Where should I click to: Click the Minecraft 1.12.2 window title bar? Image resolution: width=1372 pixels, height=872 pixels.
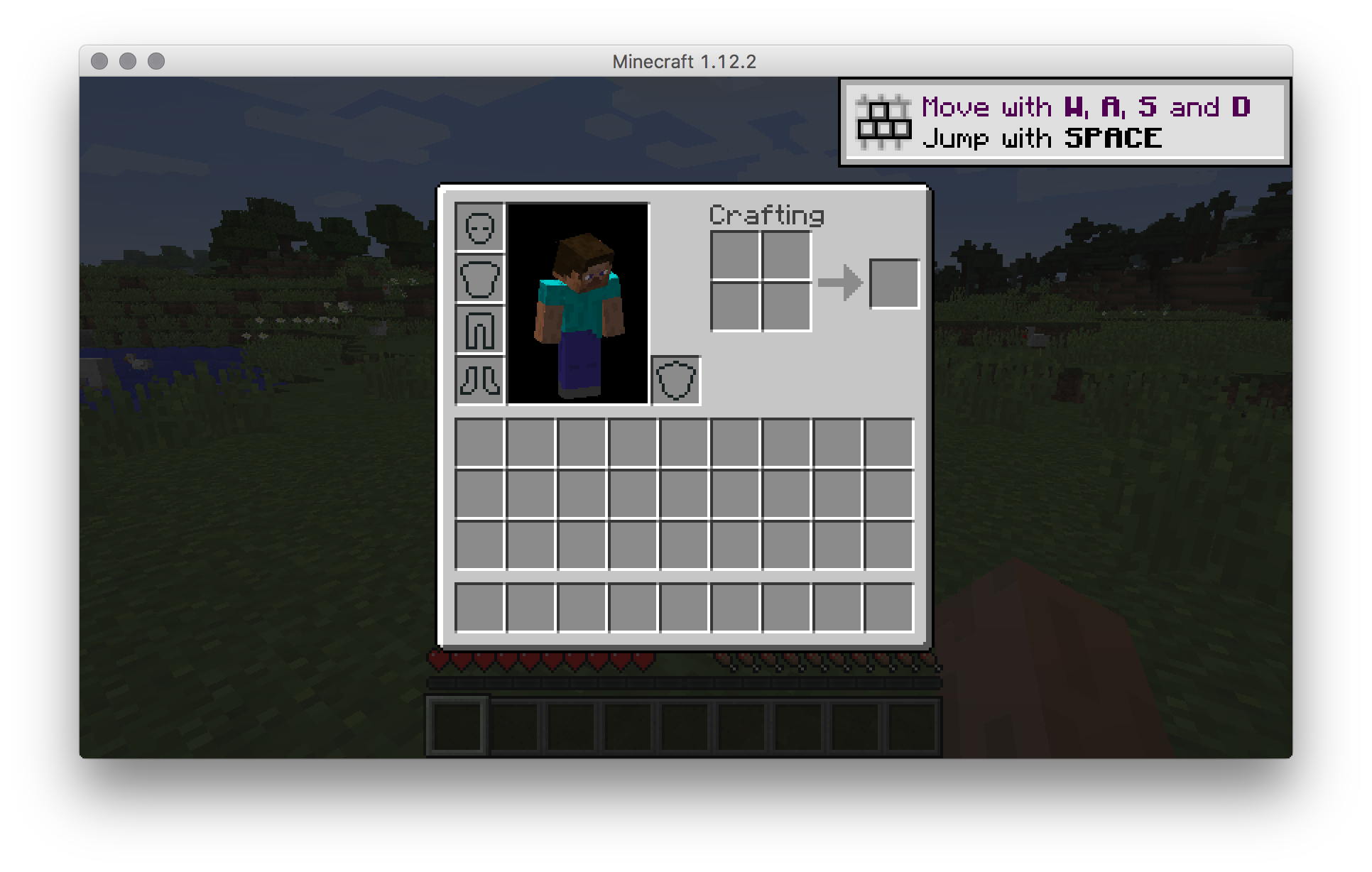pos(686,61)
